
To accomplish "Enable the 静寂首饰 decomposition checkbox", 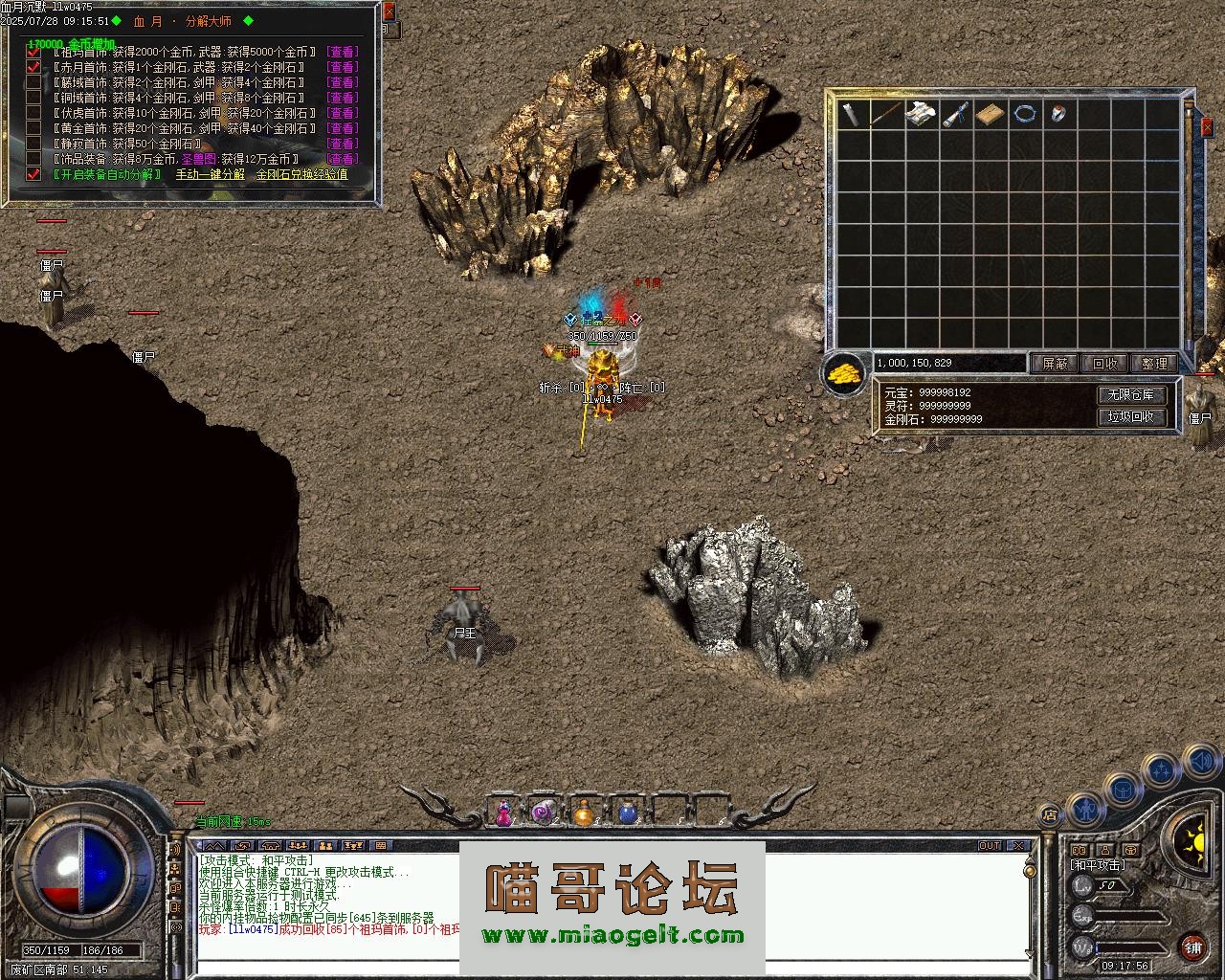I will [34, 144].
